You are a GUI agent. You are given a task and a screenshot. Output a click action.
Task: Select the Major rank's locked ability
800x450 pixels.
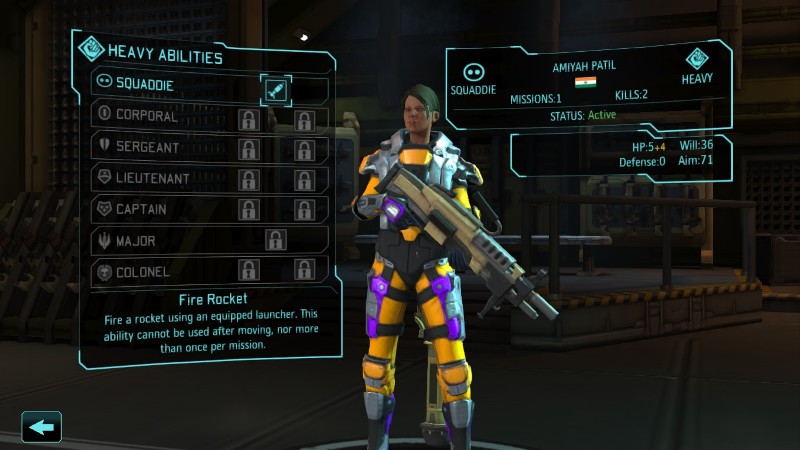276,240
